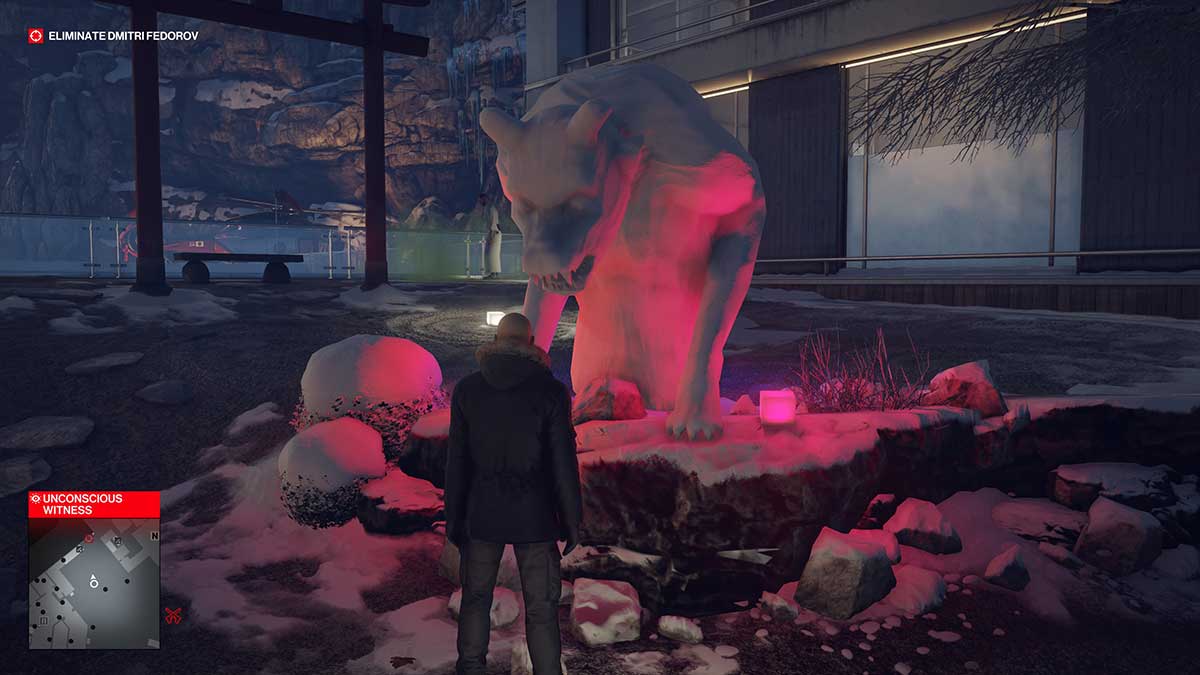Image resolution: width=1200 pixels, height=675 pixels.
Task: Open the minimap
Action: click(x=94, y=582)
